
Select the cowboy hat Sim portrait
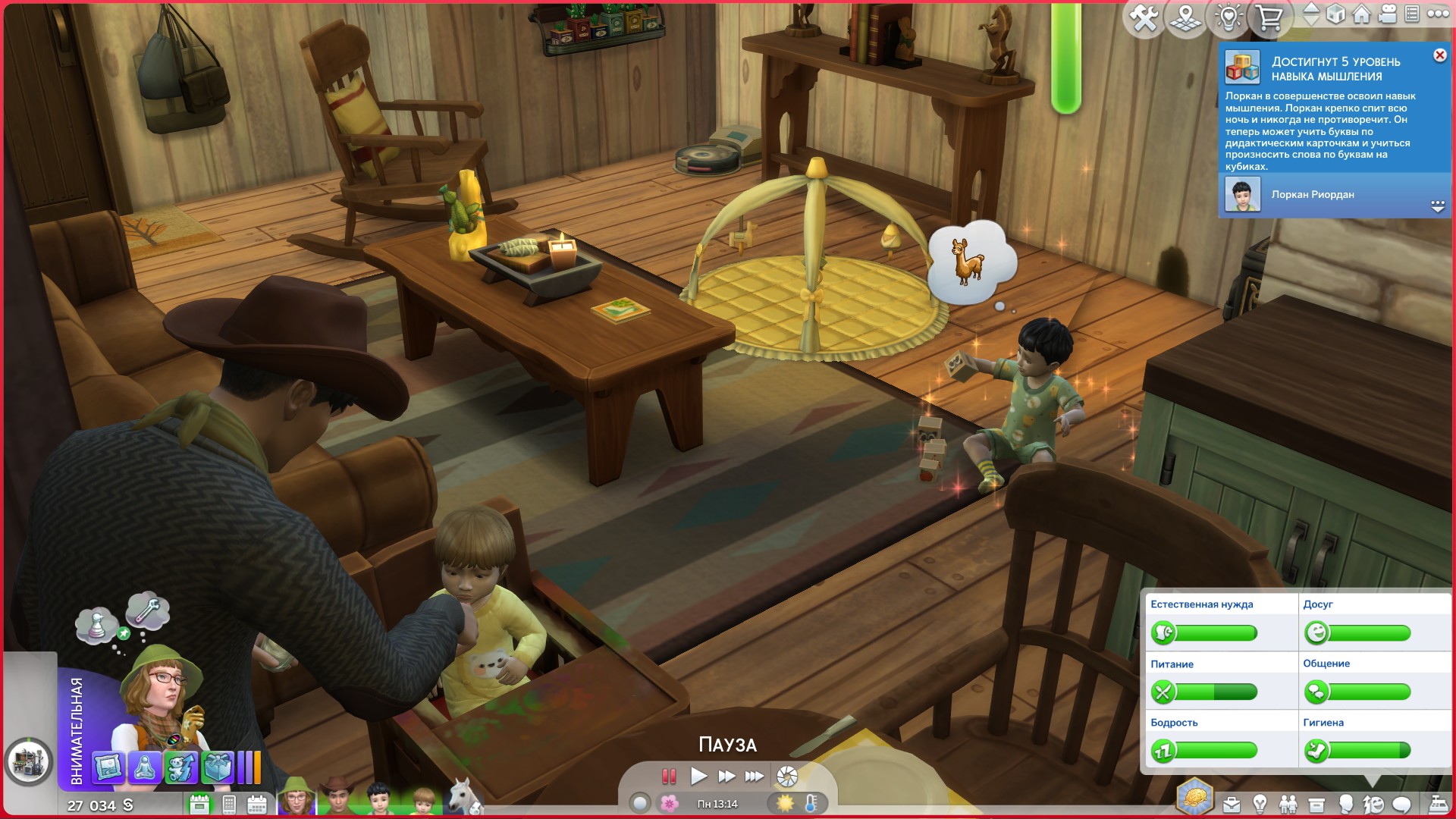(337, 798)
